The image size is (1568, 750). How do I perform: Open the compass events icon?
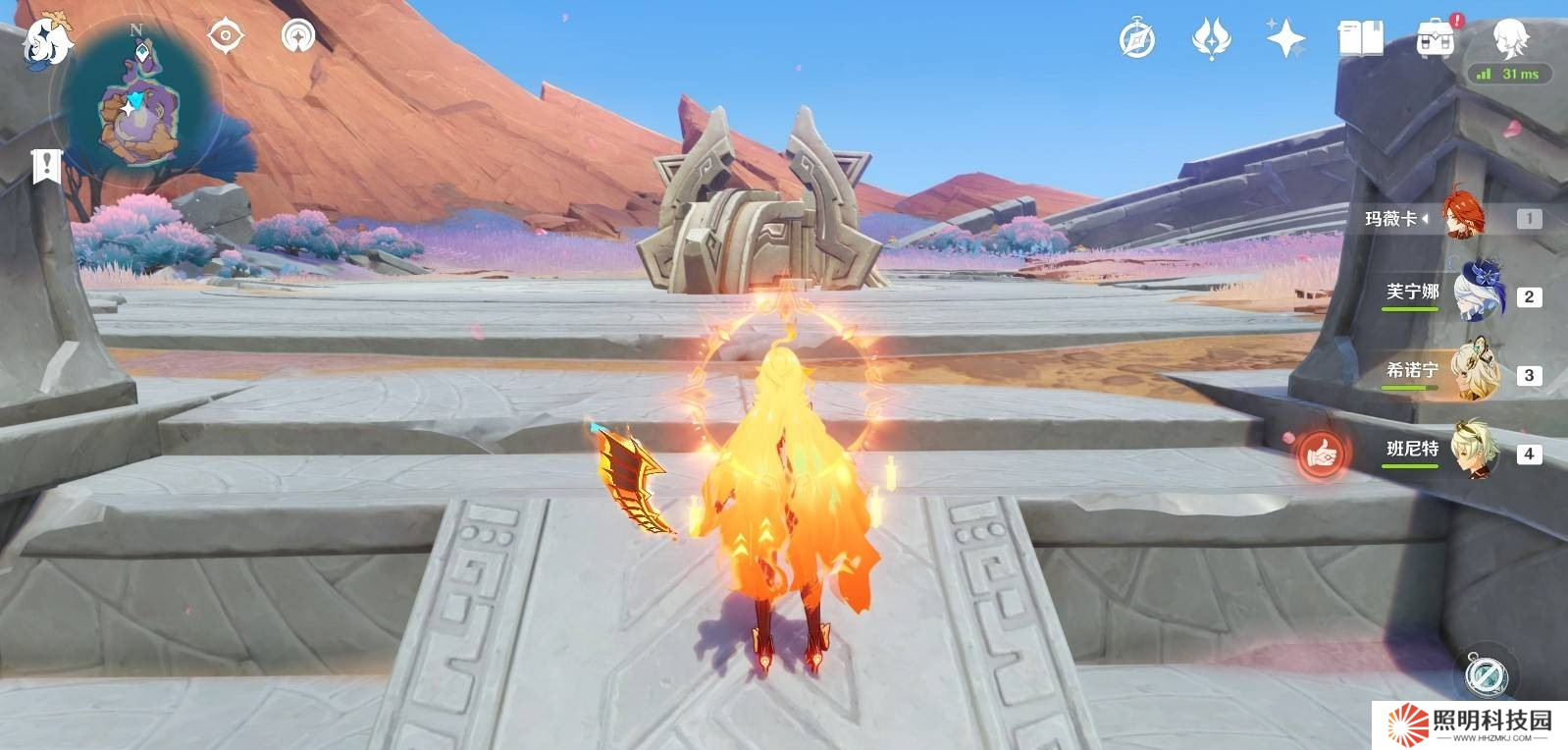click(x=1136, y=40)
